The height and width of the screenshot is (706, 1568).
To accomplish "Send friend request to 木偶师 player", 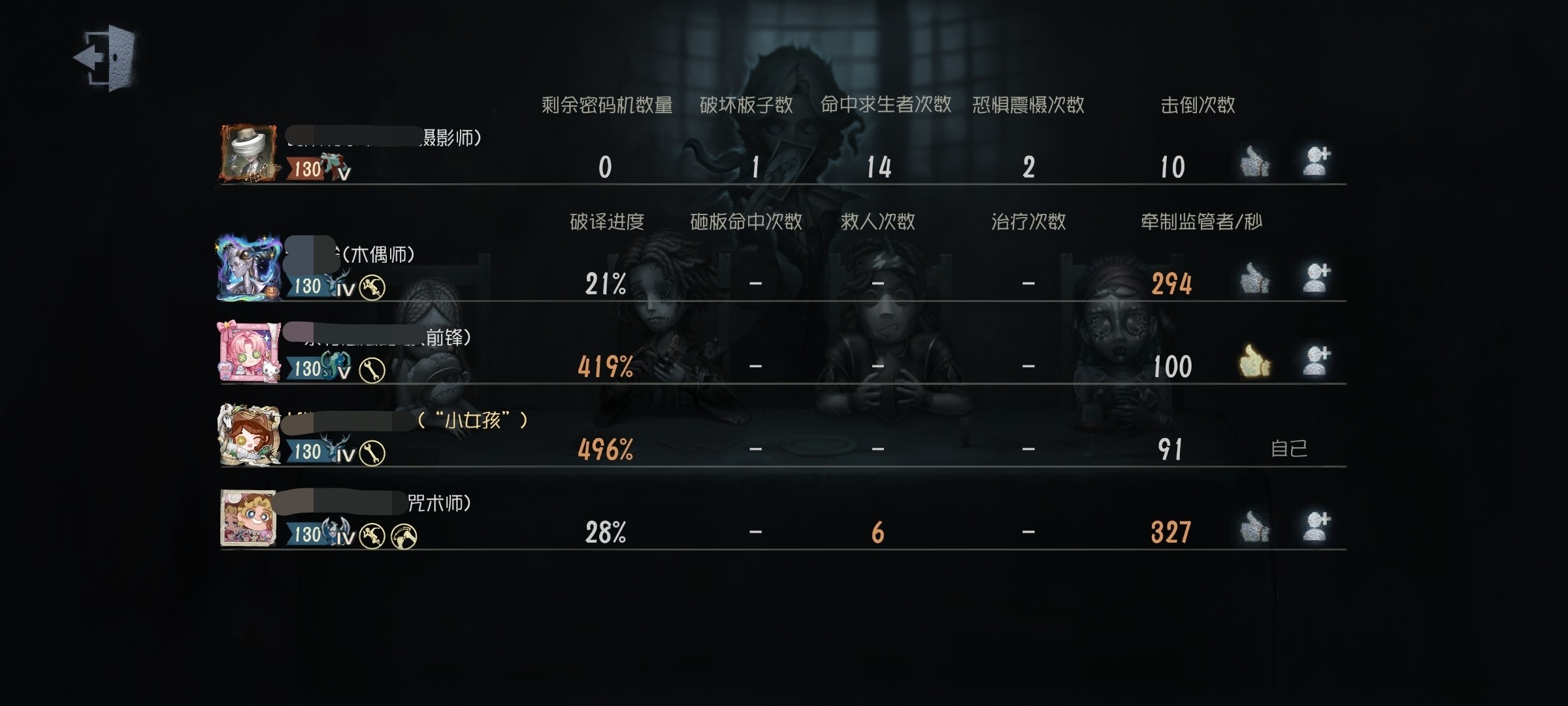I will [x=1316, y=278].
